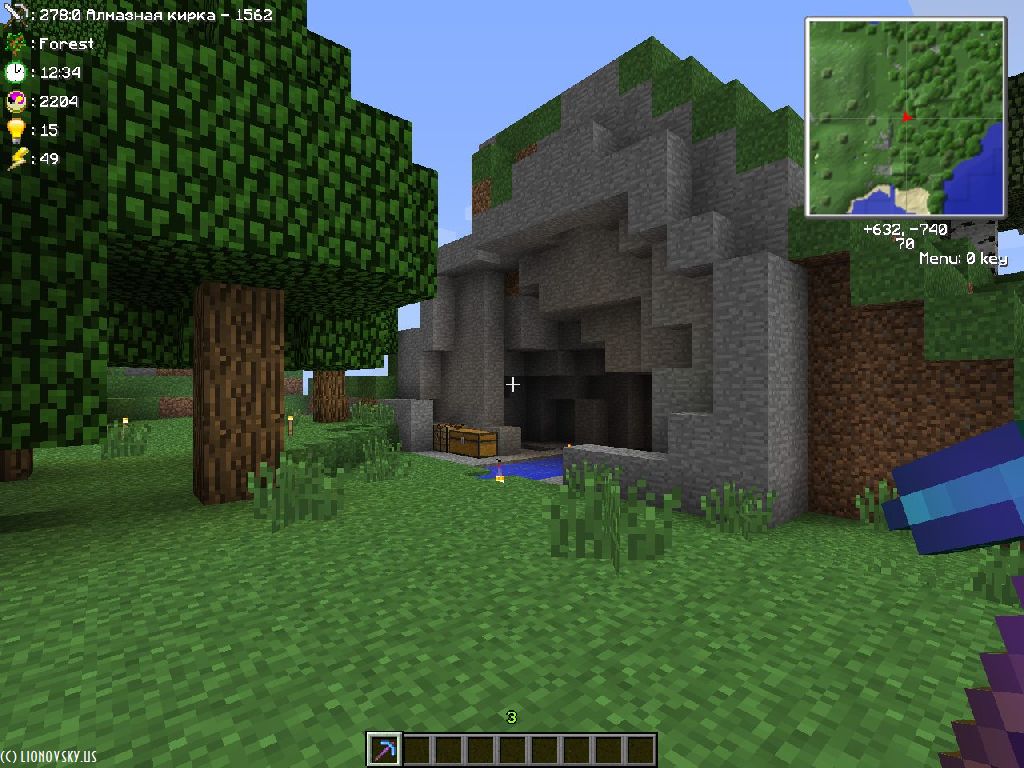Click the red player marker on minimap
Screen dimensions: 1024x768
(907, 117)
